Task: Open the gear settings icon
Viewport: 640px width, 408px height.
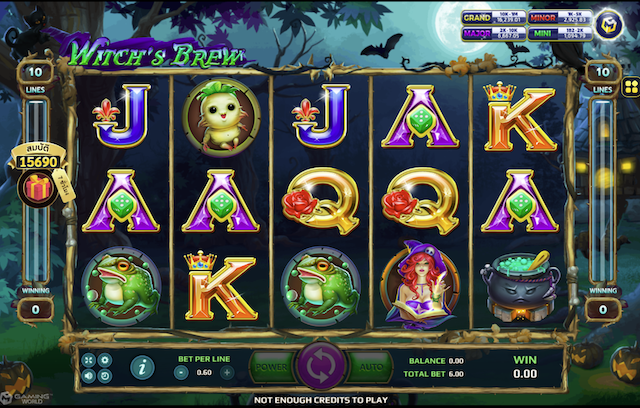Action: pos(105,359)
